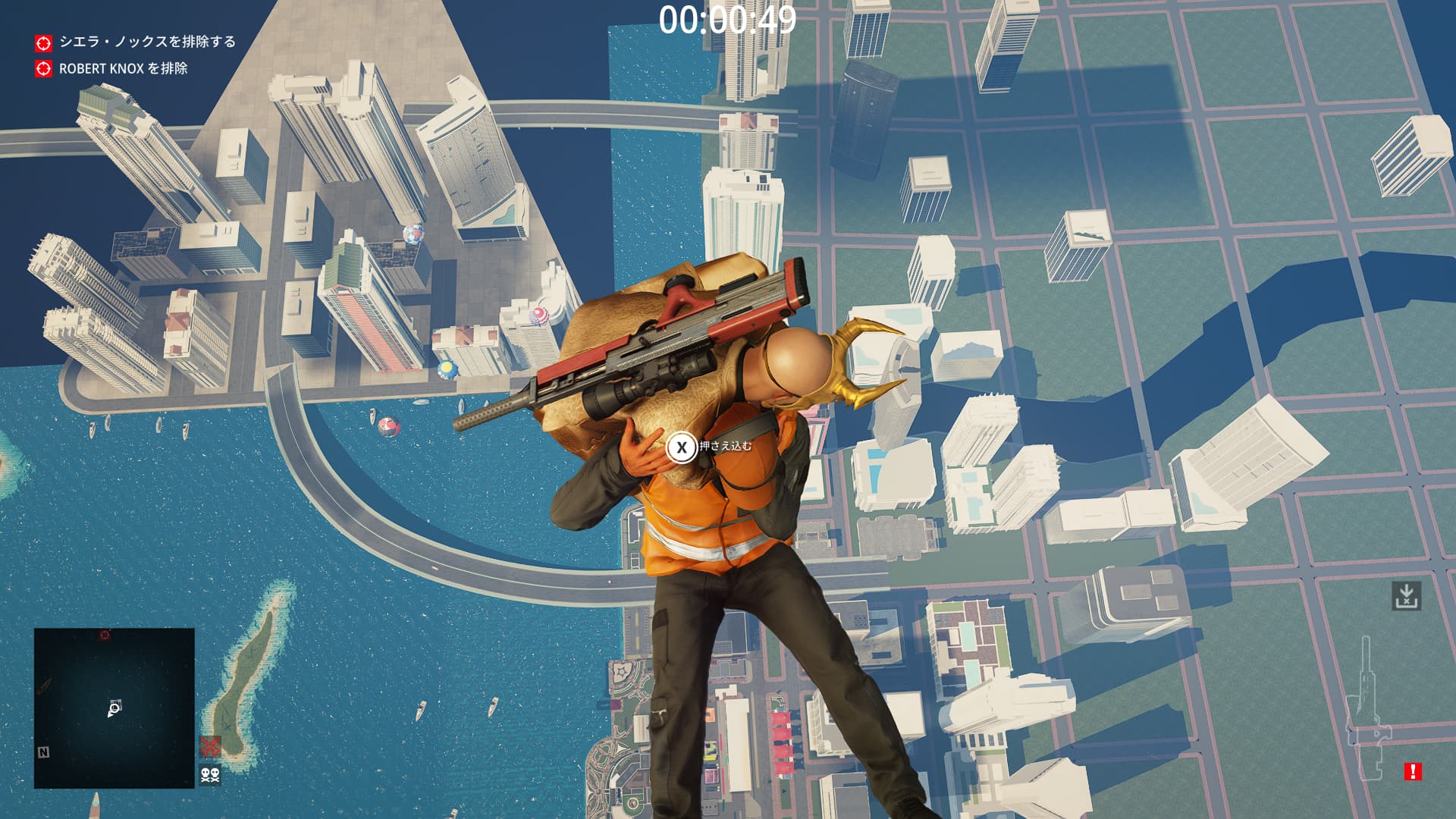Select the outlined weapon silhouette
Image resolution: width=1456 pixels, height=819 pixels.
tap(1367, 713)
